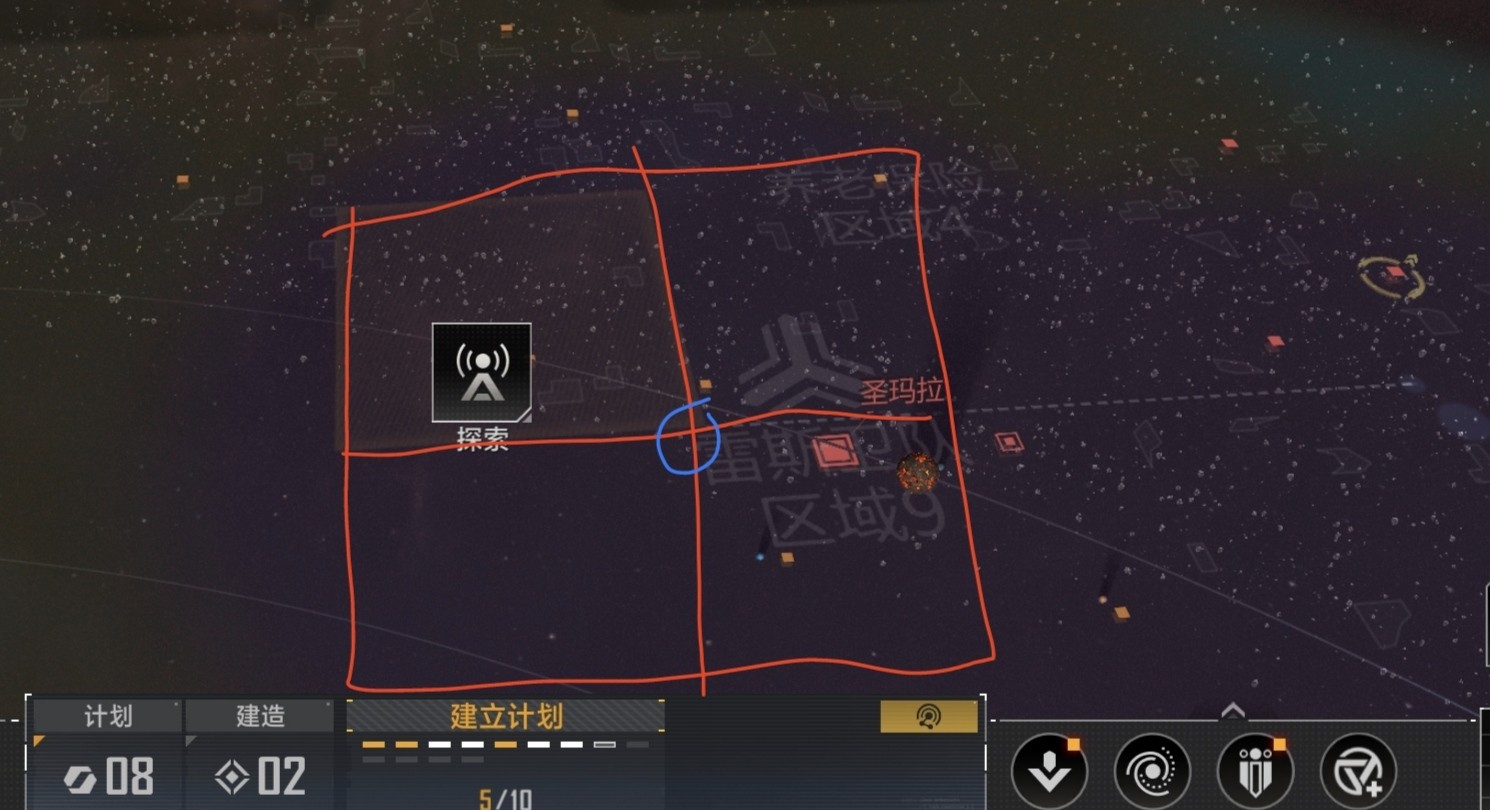Open the shield with people icon
1490x810 pixels.
1255,771
